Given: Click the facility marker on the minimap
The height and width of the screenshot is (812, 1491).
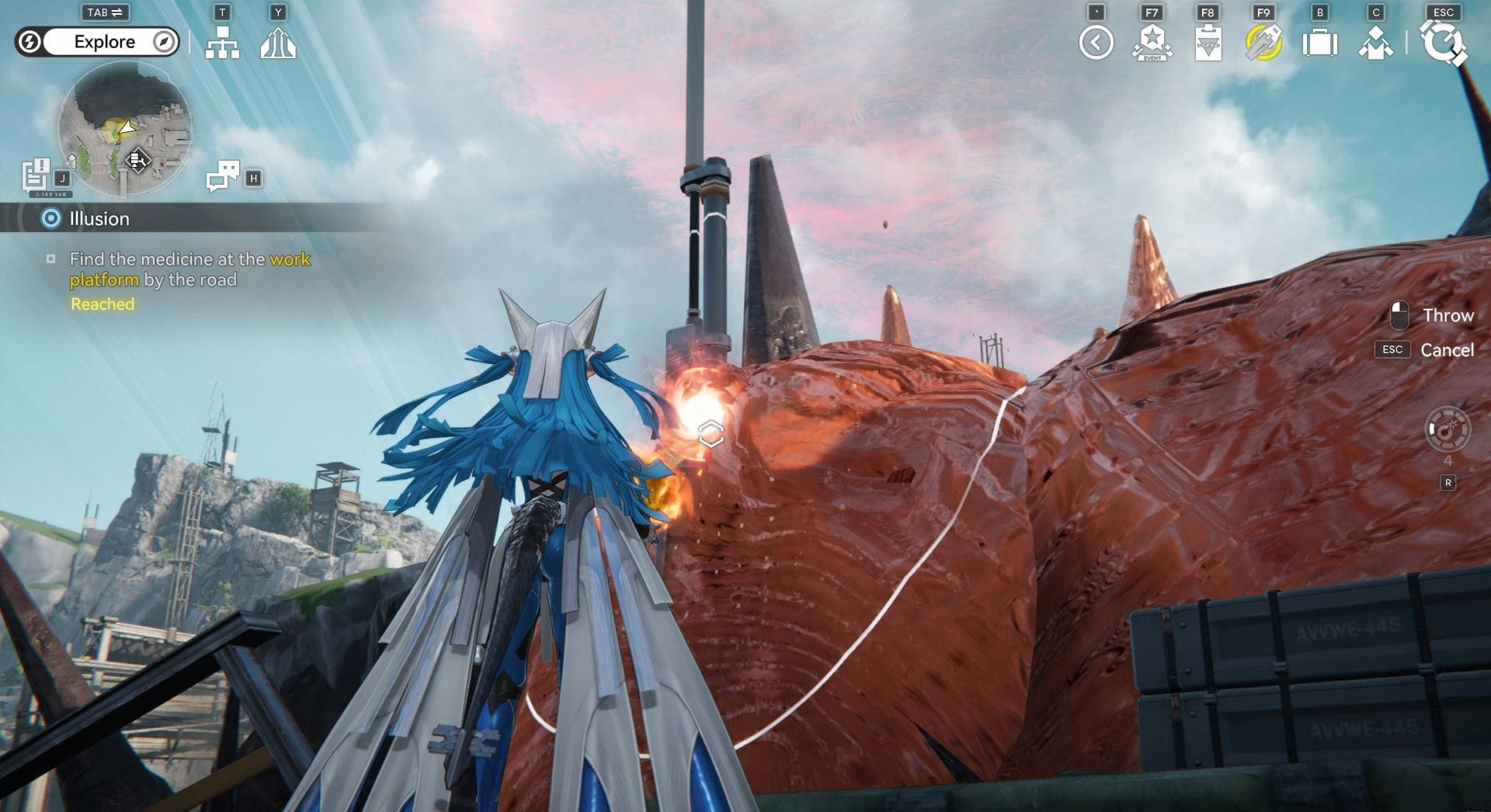Looking at the screenshot, I should (x=137, y=160).
